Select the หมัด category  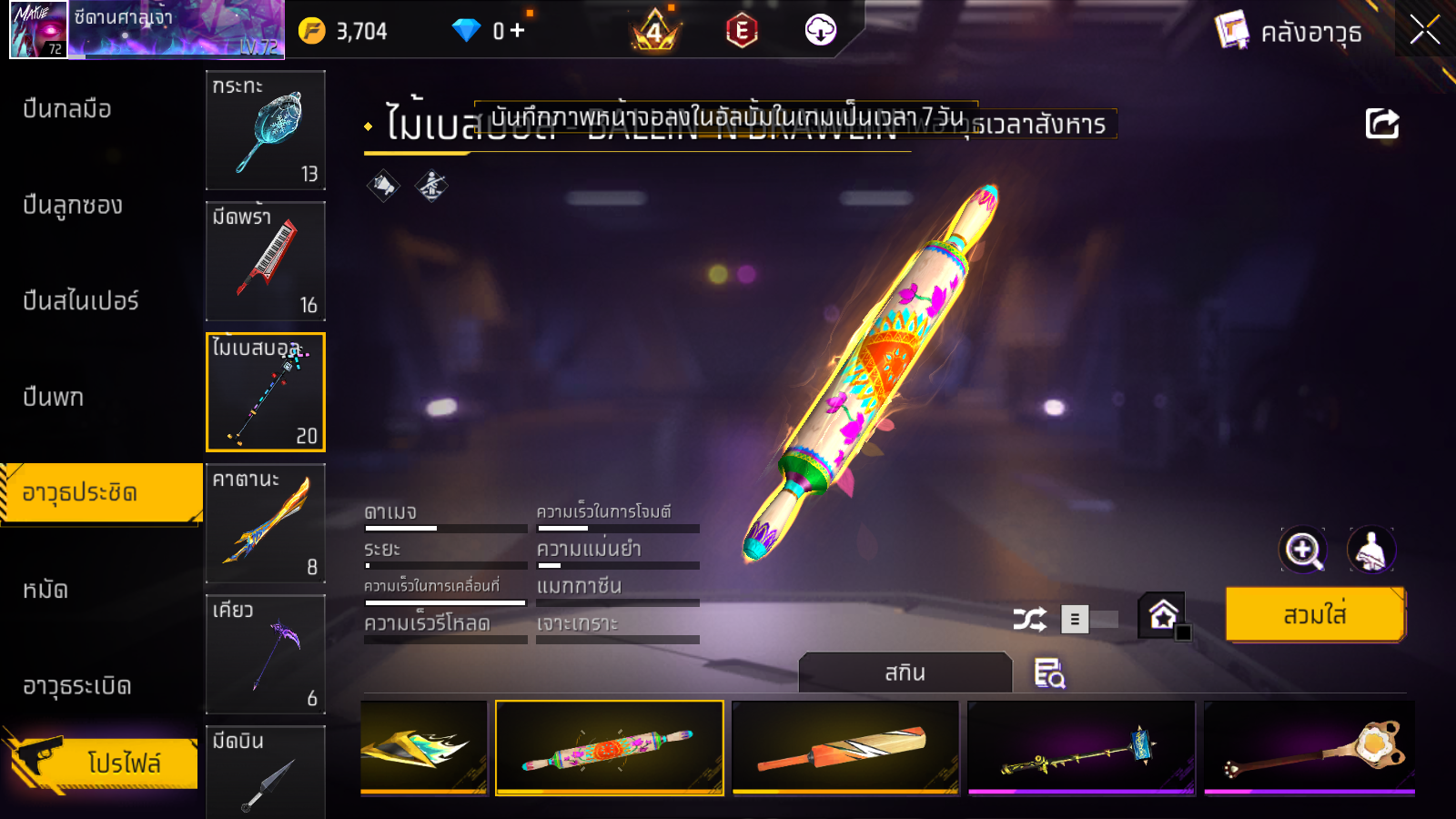(x=45, y=590)
